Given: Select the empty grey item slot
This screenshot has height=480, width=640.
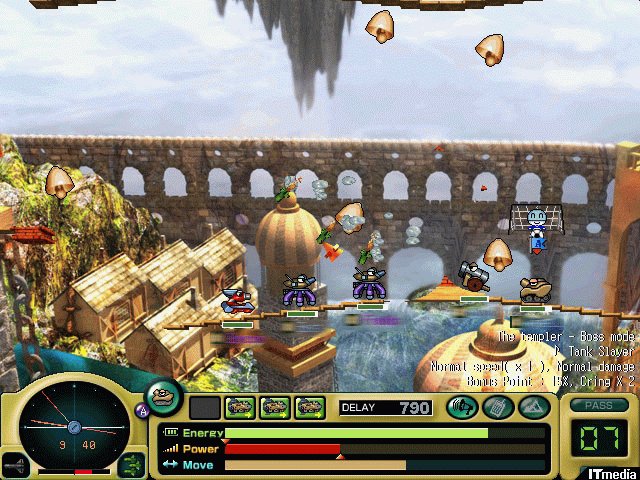Looking at the screenshot, I should [204, 407].
